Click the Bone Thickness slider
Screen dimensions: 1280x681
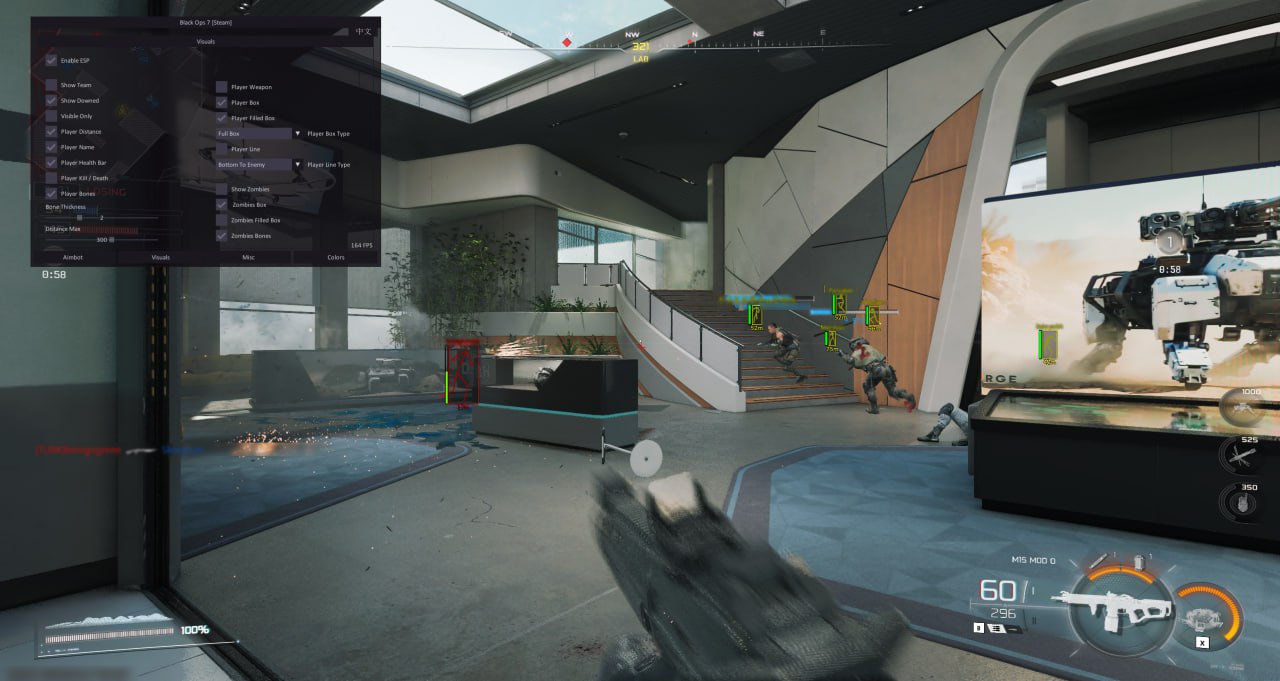coord(100,217)
